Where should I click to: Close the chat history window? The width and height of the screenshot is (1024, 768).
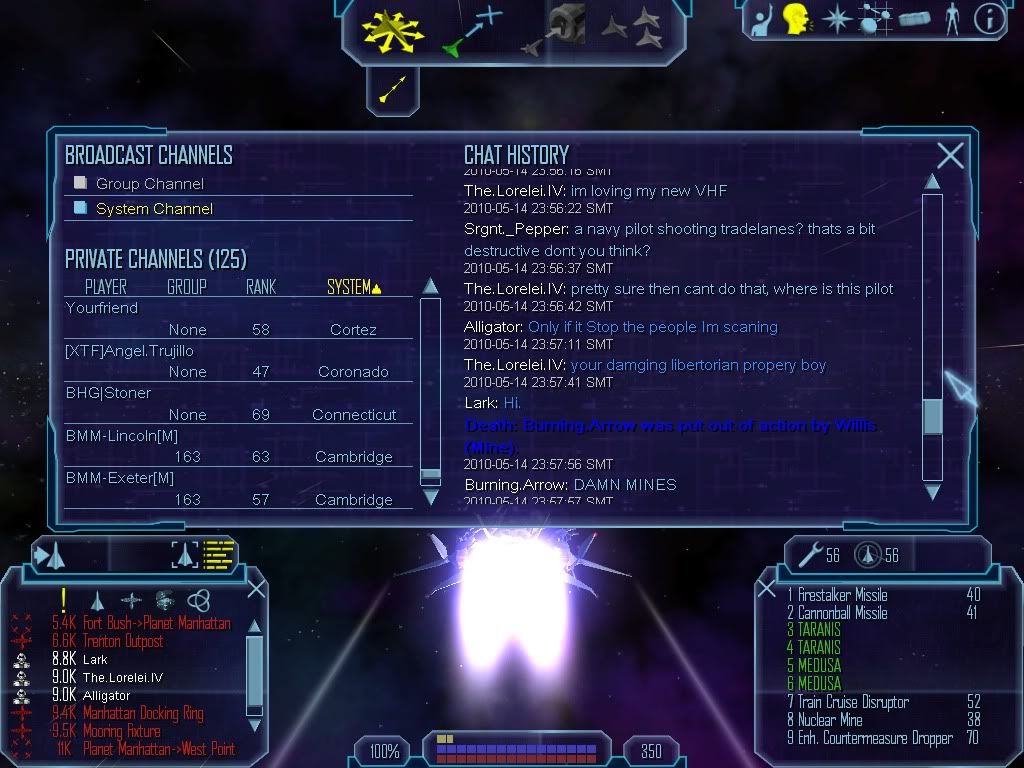pos(950,155)
